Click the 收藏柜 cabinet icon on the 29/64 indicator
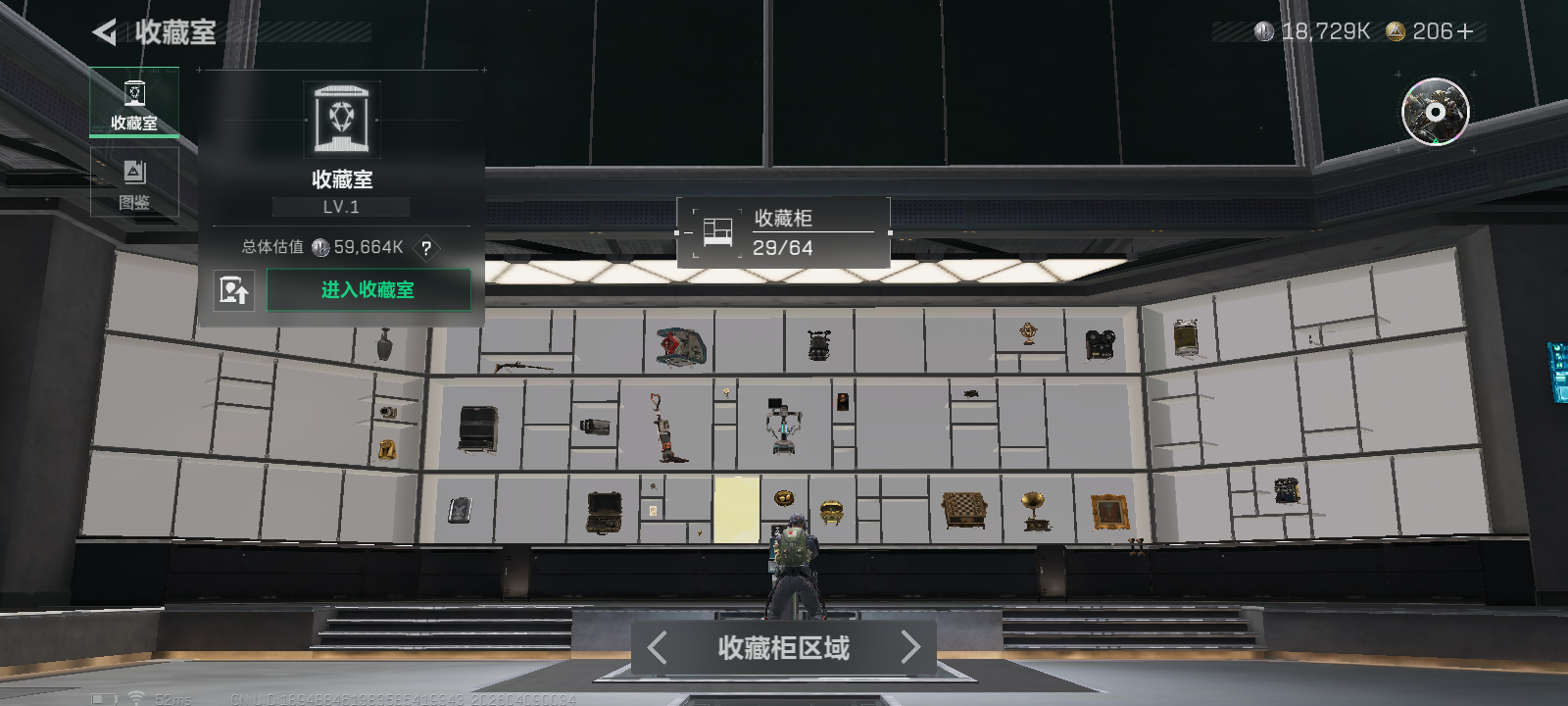Image resolution: width=1568 pixels, height=706 pixels. [x=716, y=231]
